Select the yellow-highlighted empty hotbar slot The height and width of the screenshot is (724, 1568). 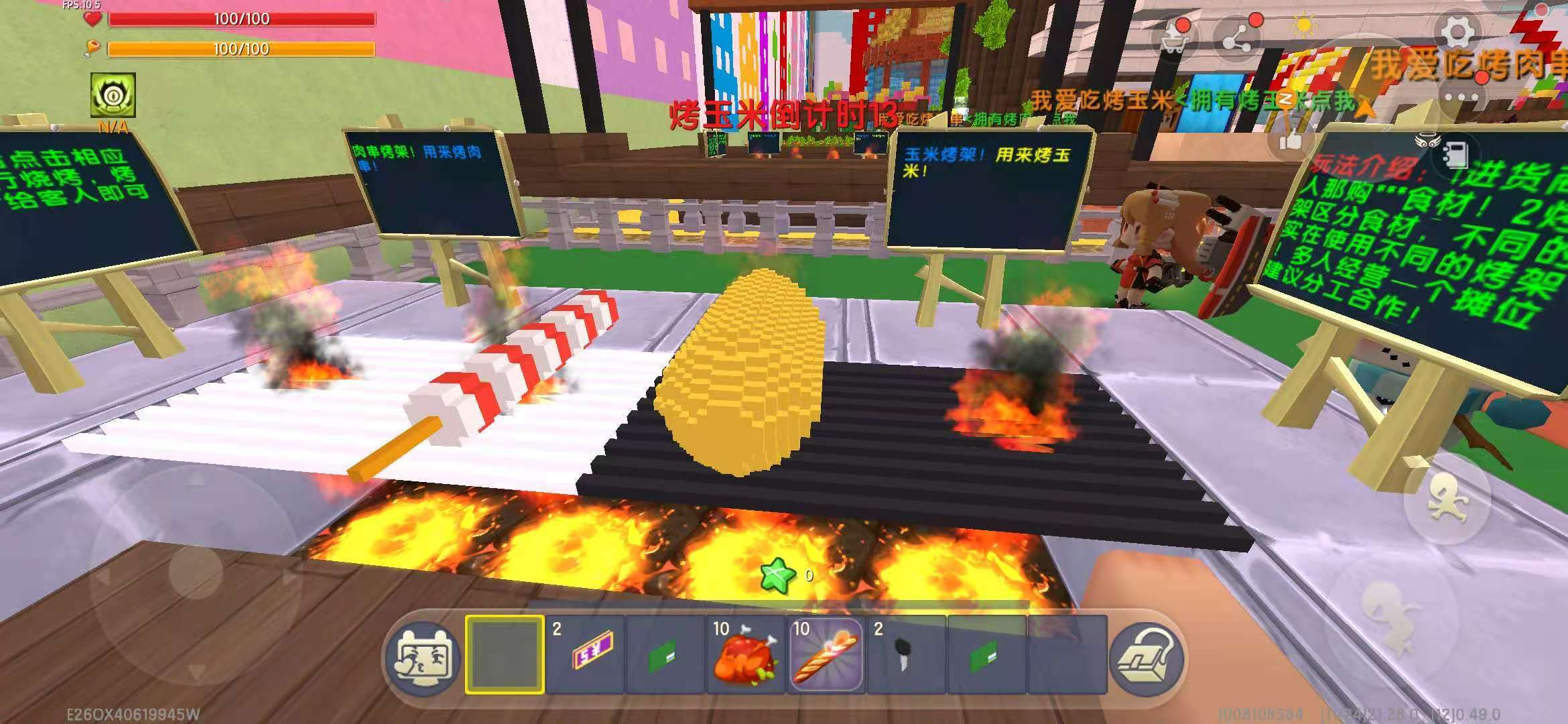tap(504, 655)
